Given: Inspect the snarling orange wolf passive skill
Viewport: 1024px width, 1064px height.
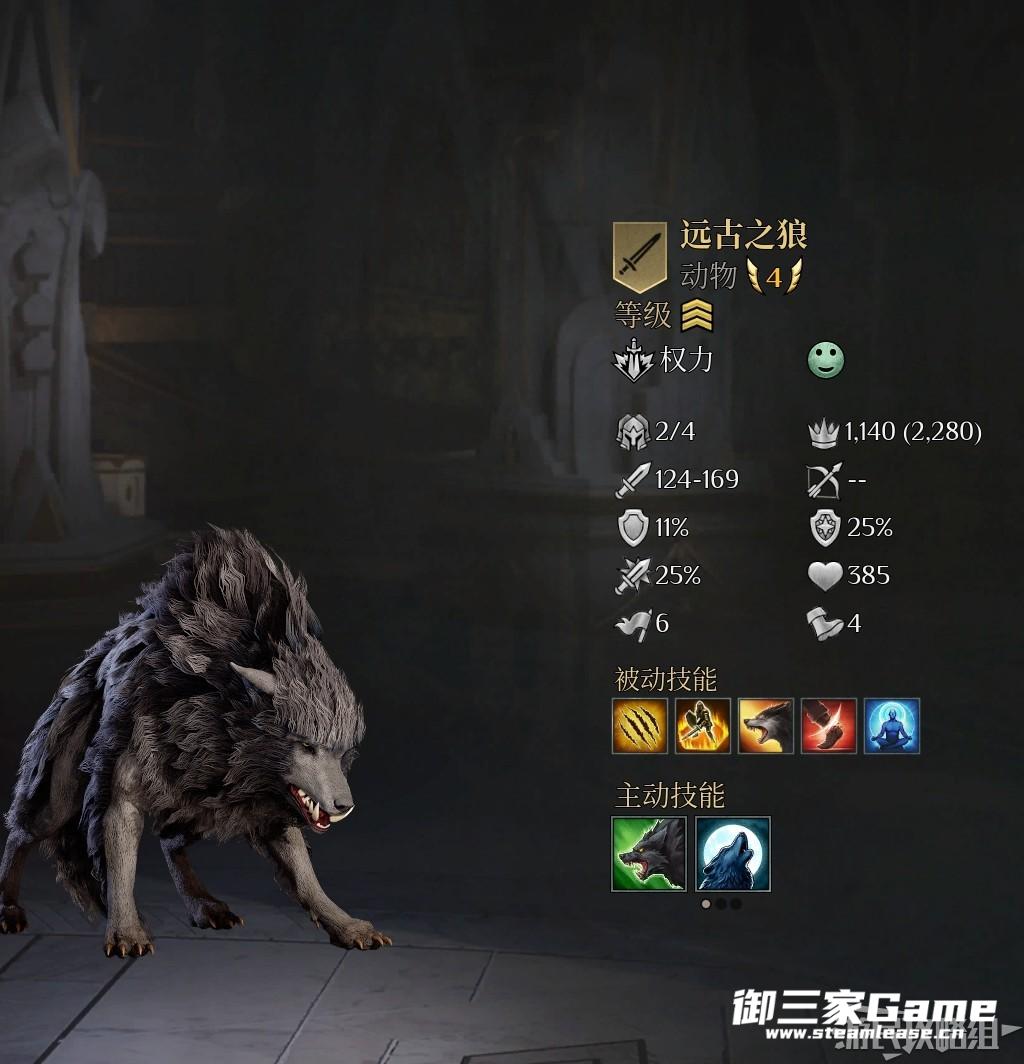Looking at the screenshot, I should (765, 726).
